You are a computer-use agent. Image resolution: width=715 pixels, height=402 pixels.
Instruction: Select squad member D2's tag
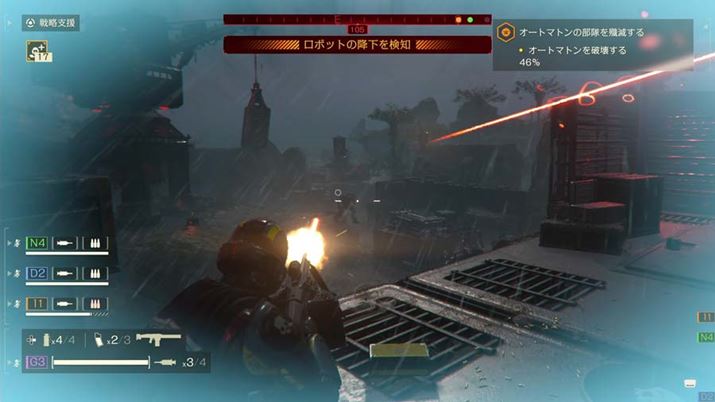[x=38, y=272]
